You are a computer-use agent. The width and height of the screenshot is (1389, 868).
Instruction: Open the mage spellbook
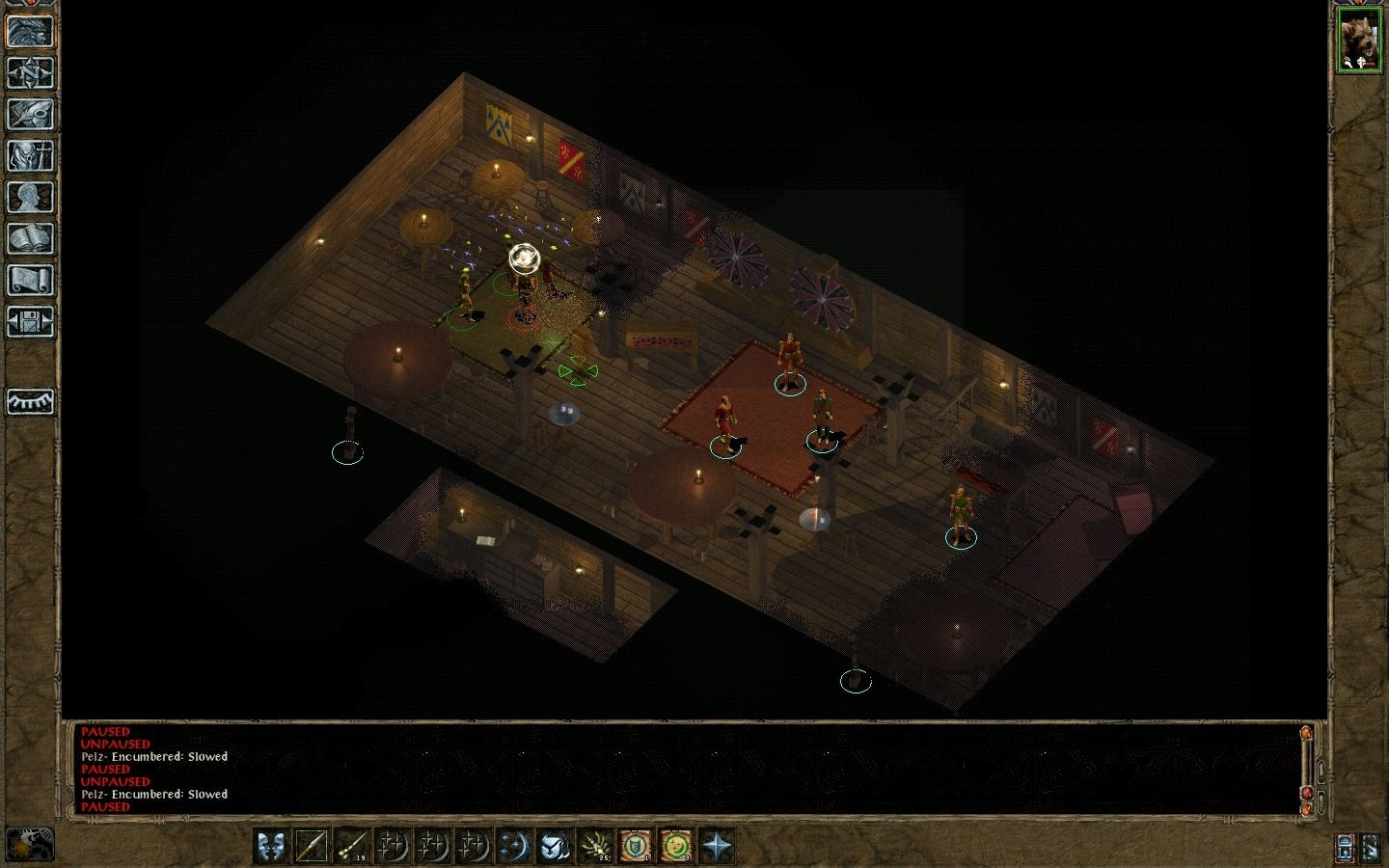click(30, 238)
